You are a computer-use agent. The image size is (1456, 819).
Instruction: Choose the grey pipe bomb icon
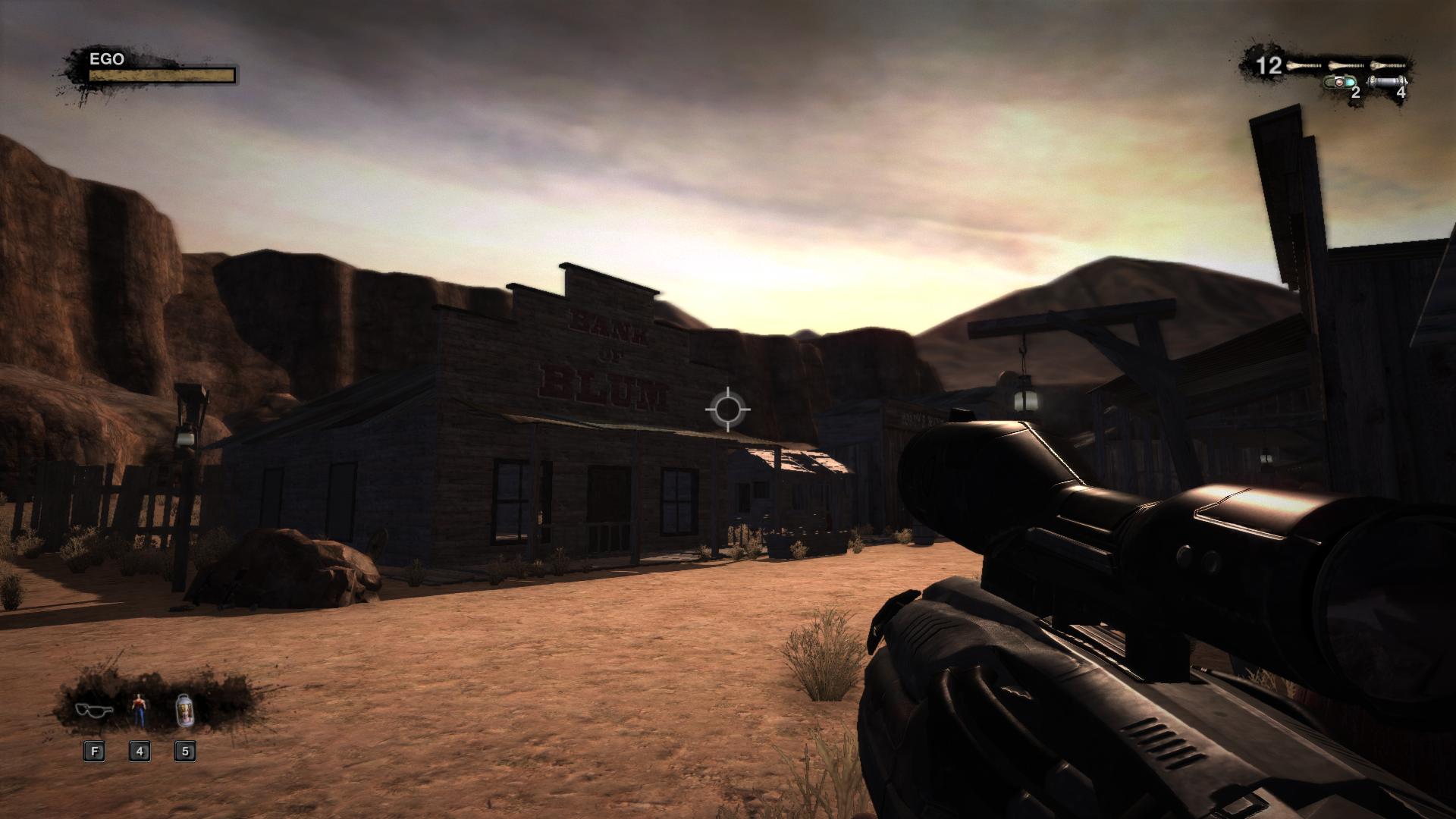tap(1389, 82)
